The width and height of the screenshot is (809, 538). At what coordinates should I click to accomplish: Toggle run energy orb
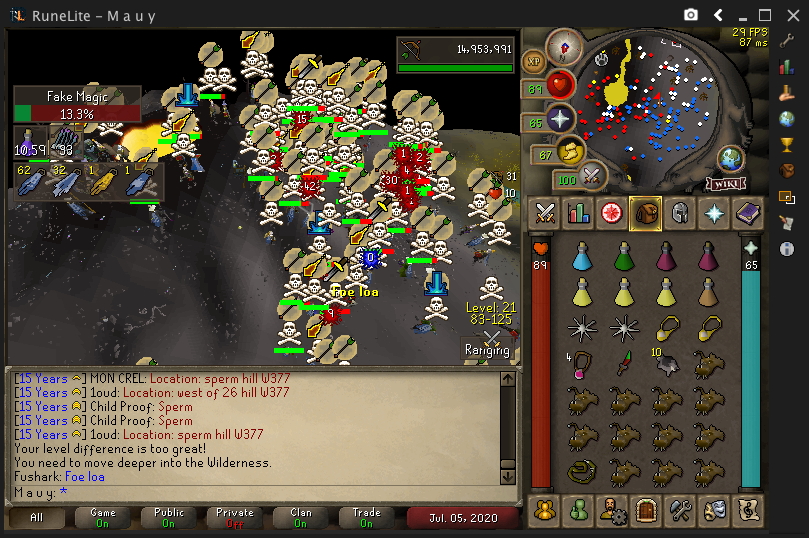[571, 152]
